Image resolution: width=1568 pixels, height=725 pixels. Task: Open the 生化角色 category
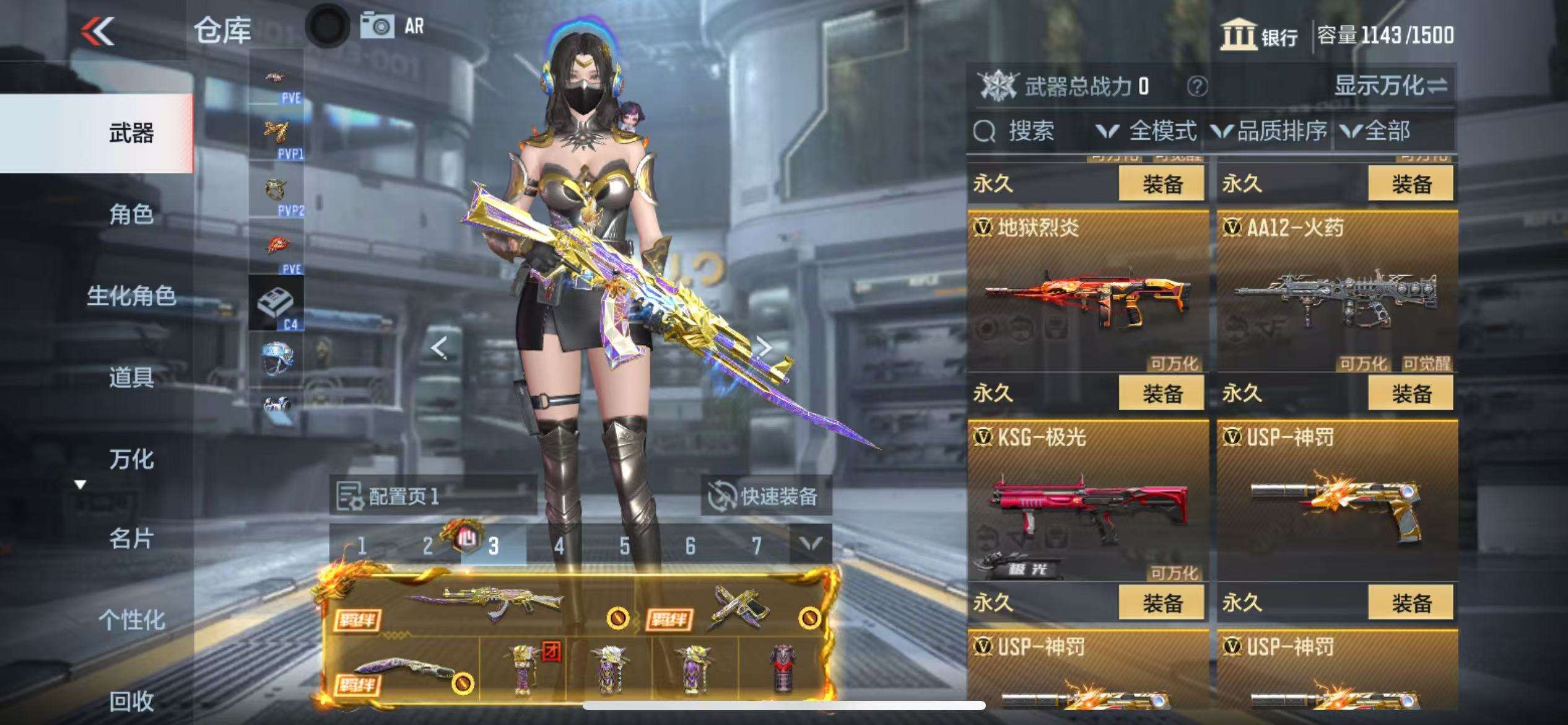pyautogui.click(x=131, y=296)
